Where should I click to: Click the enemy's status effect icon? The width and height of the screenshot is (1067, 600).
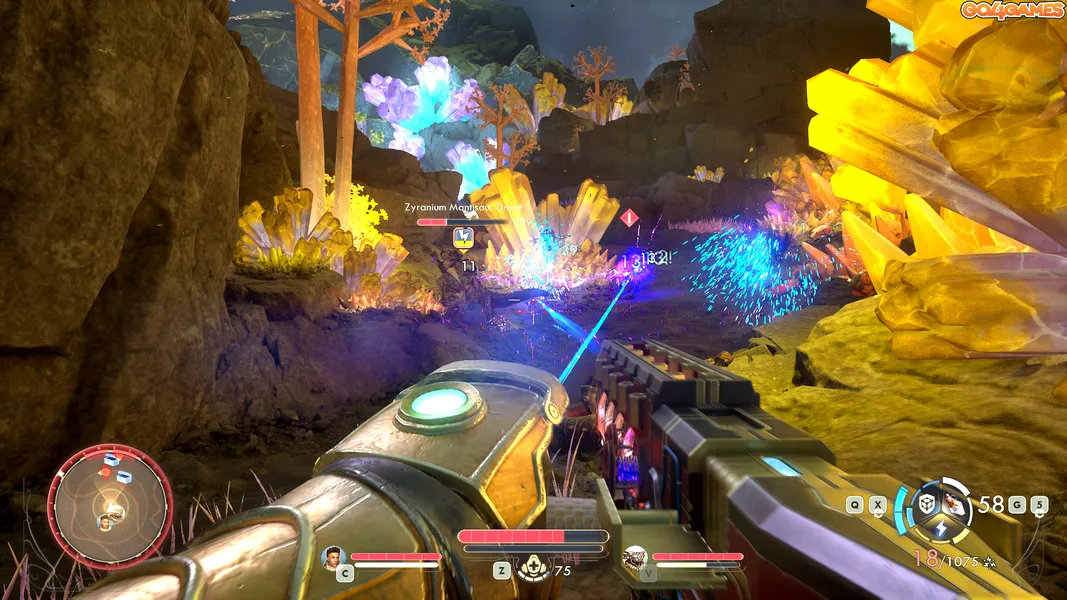tap(463, 238)
